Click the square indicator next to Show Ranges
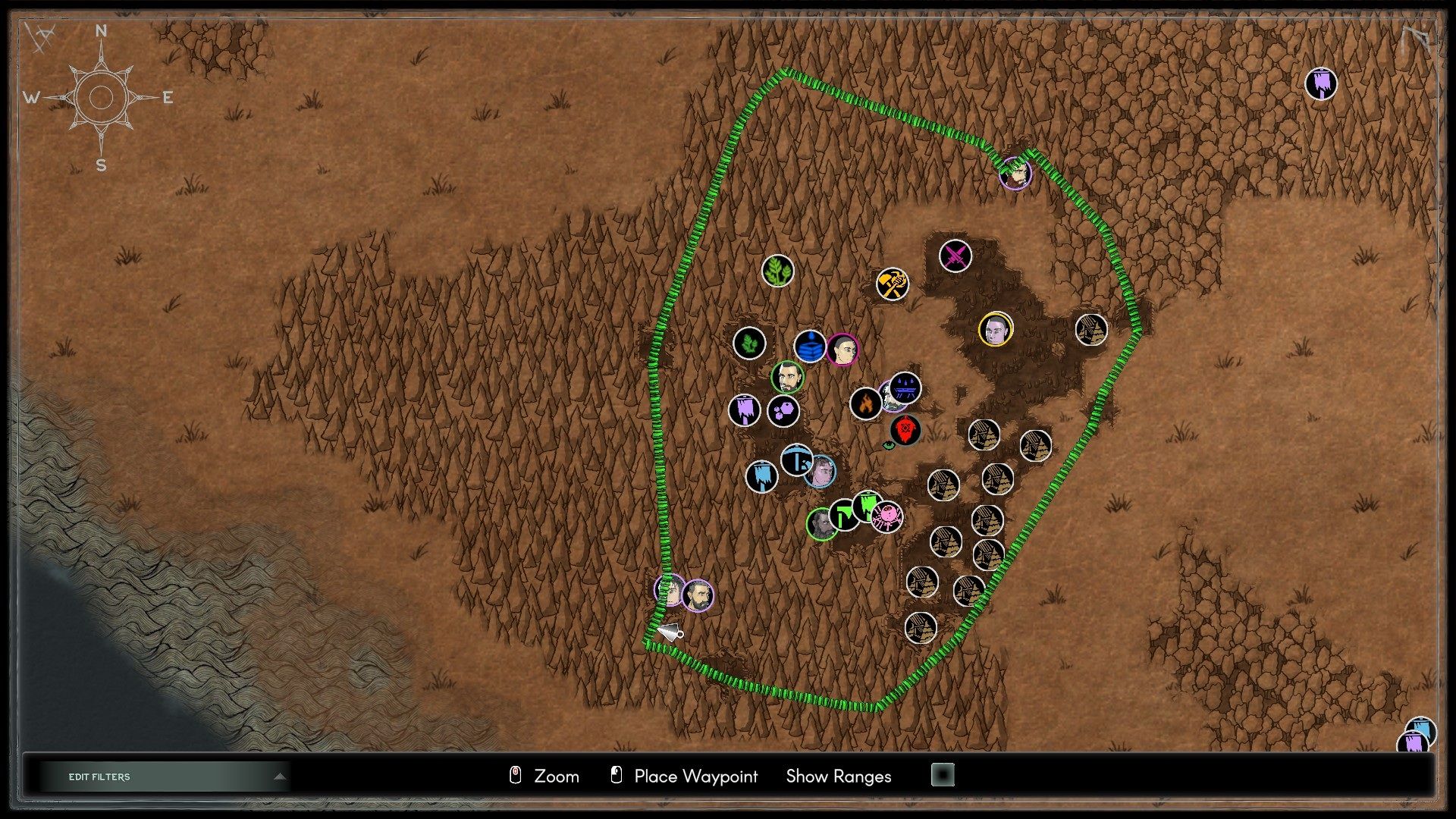 943,777
